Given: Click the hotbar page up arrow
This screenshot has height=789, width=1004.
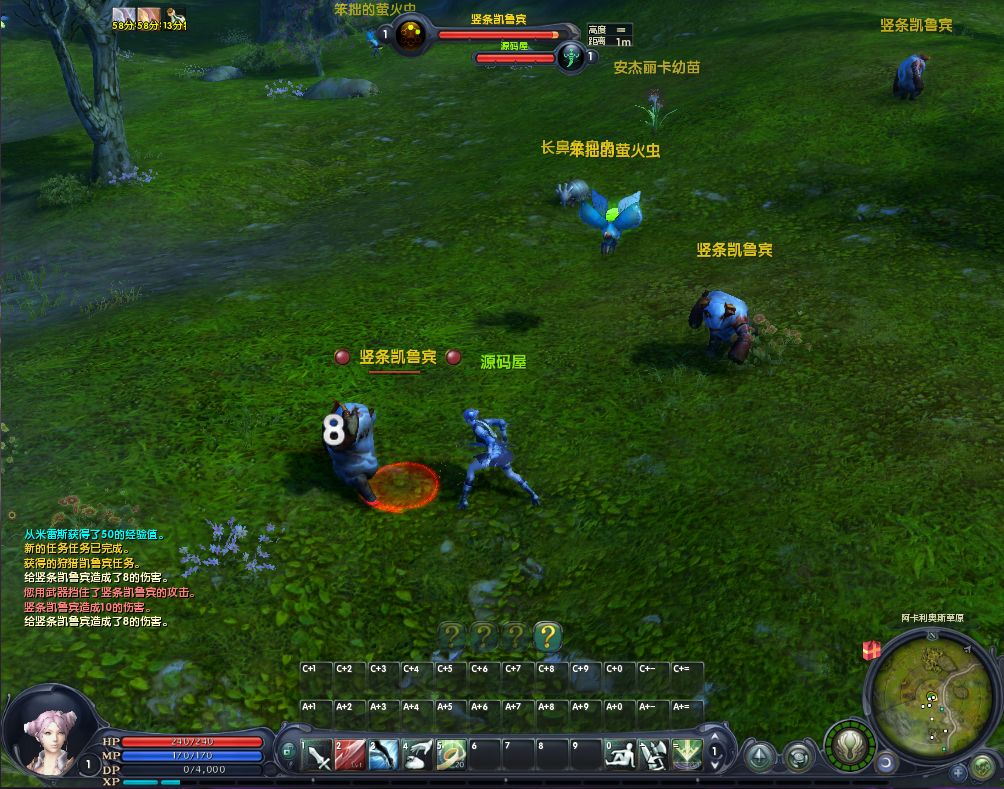Looking at the screenshot, I should [x=715, y=739].
